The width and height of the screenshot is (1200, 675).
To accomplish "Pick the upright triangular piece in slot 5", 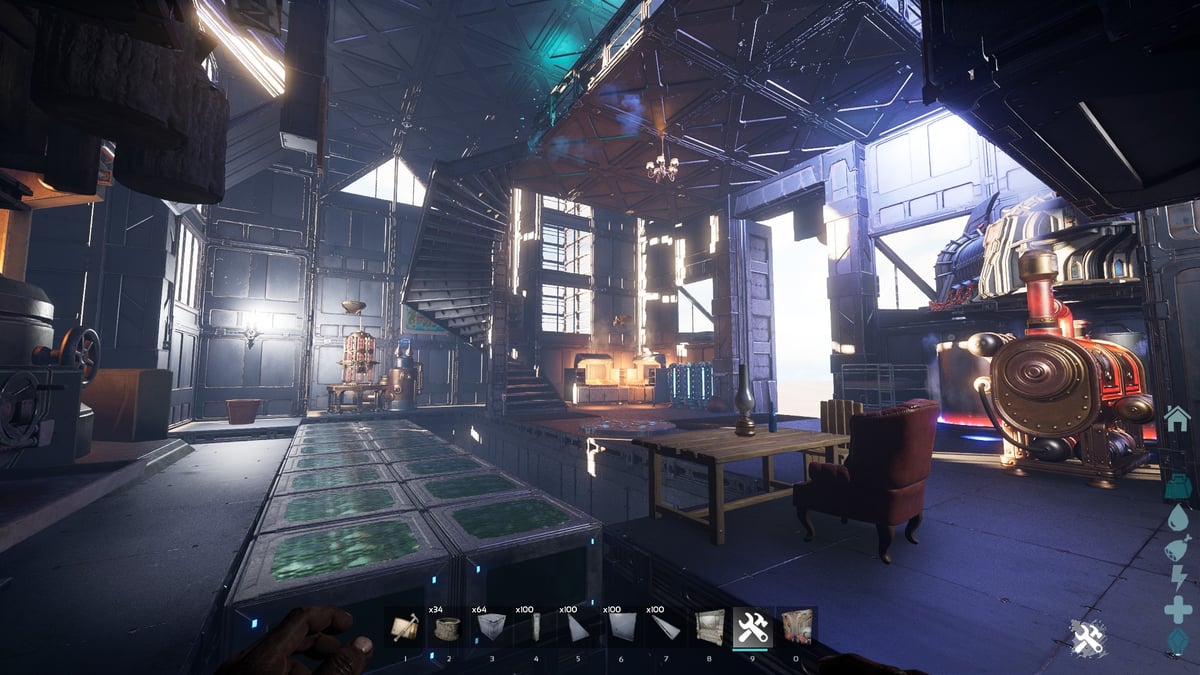I will click(578, 627).
